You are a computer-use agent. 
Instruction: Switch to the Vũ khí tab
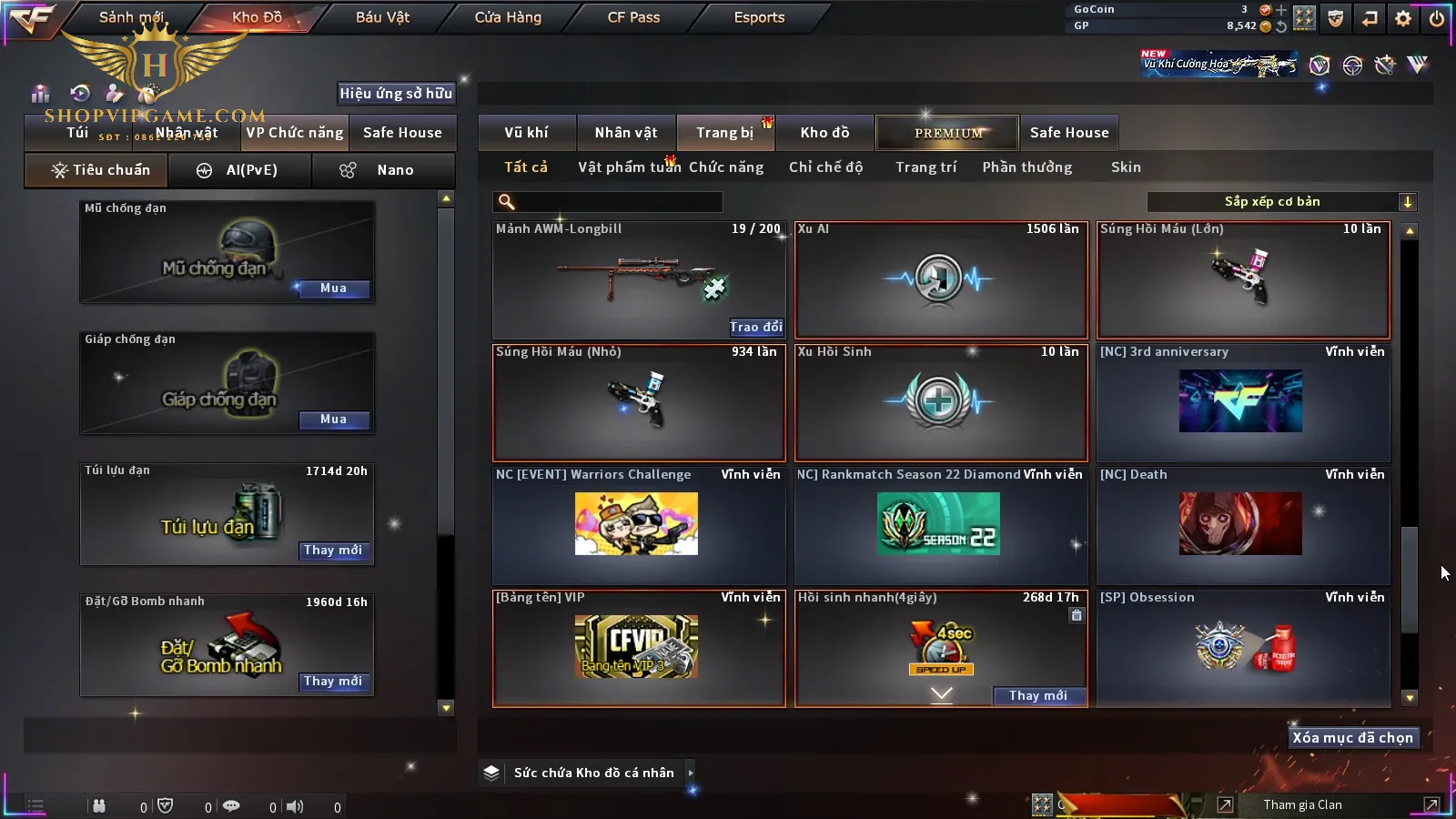[x=526, y=133]
